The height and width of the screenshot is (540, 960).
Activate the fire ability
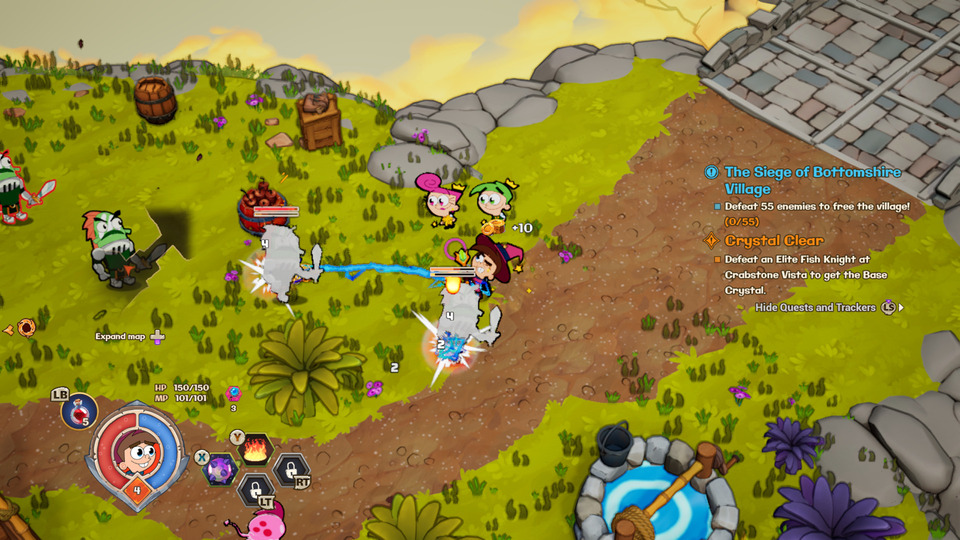tap(254, 447)
